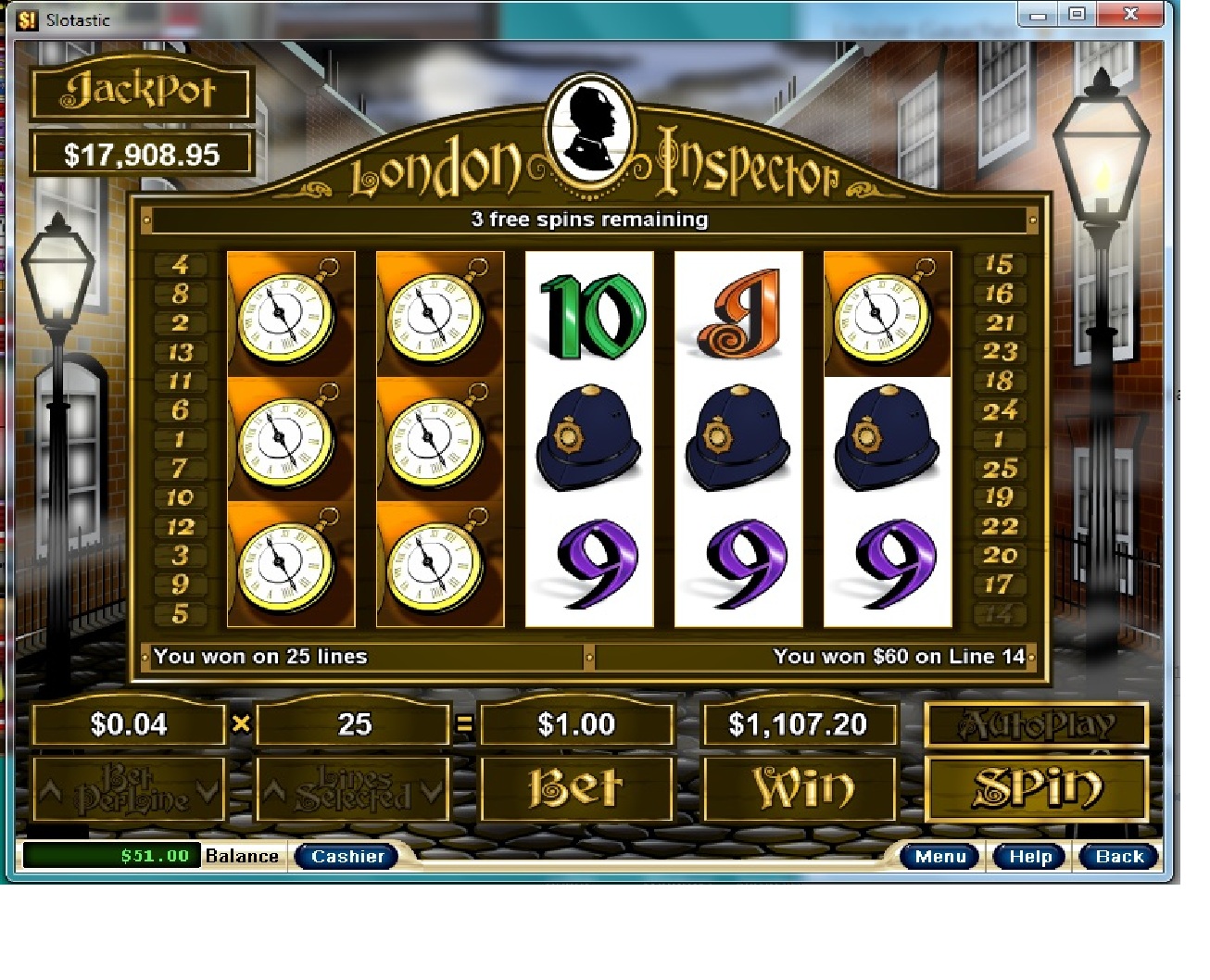Choose payline number 17 marker

999,584
